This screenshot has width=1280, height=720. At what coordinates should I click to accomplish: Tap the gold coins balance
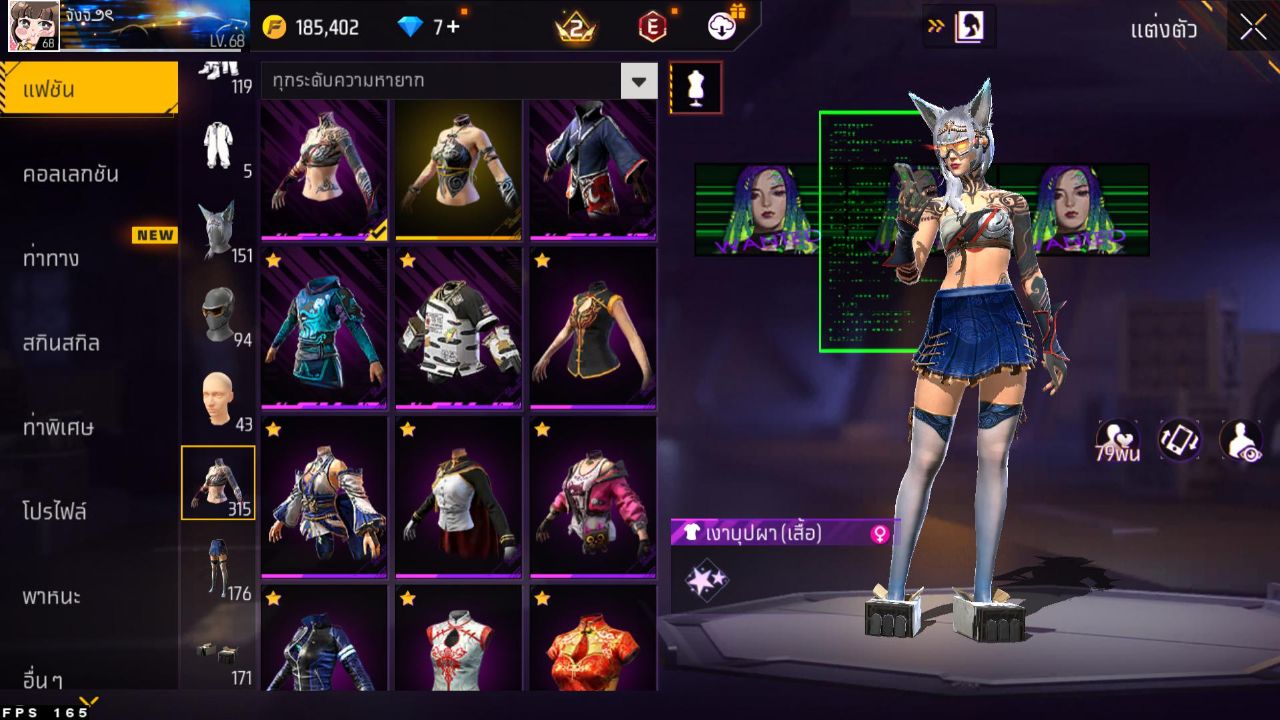click(x=311, y=27)
